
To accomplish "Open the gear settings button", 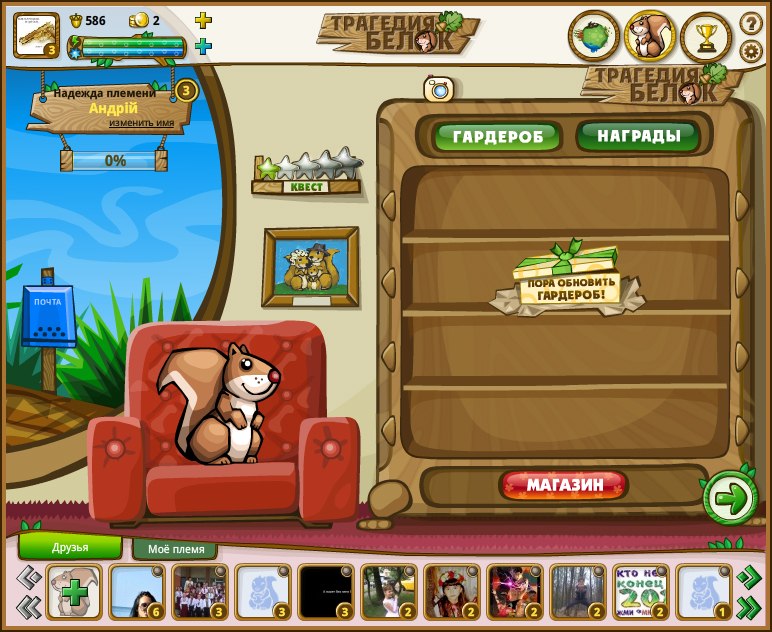I will 751,51.
